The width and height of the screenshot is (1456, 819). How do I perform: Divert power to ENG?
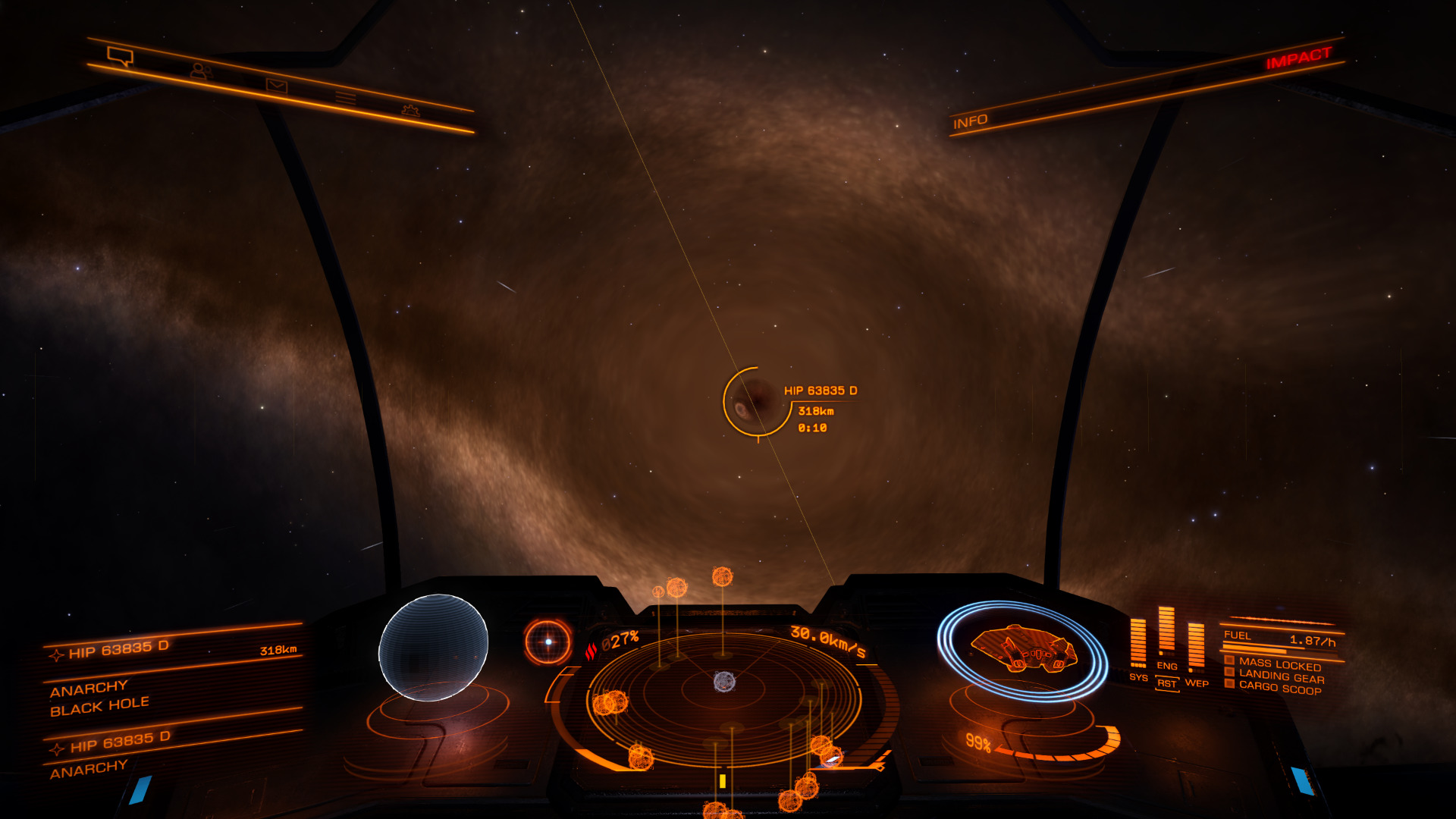point(1167,666)
